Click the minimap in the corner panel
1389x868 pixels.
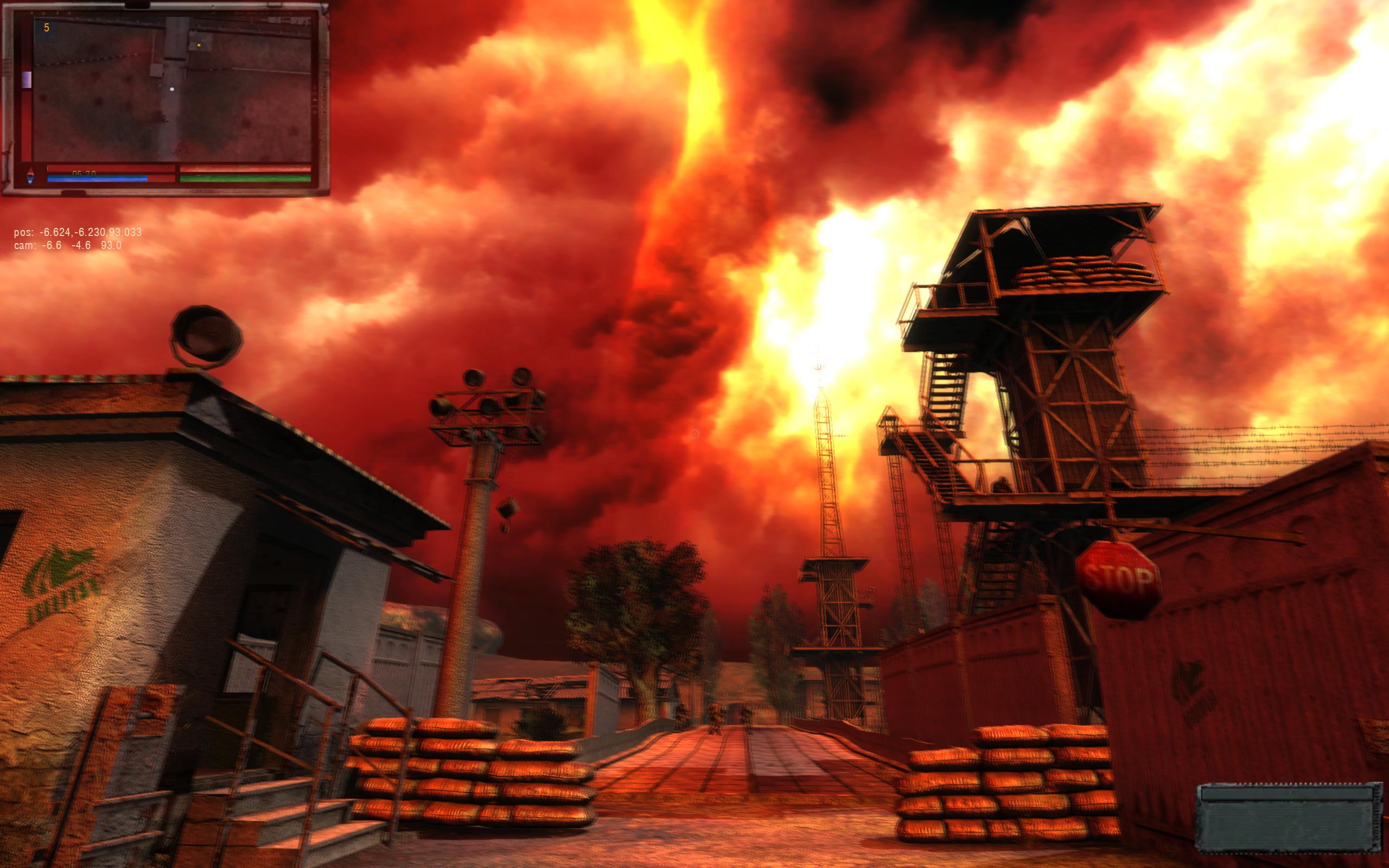(172, 89)
